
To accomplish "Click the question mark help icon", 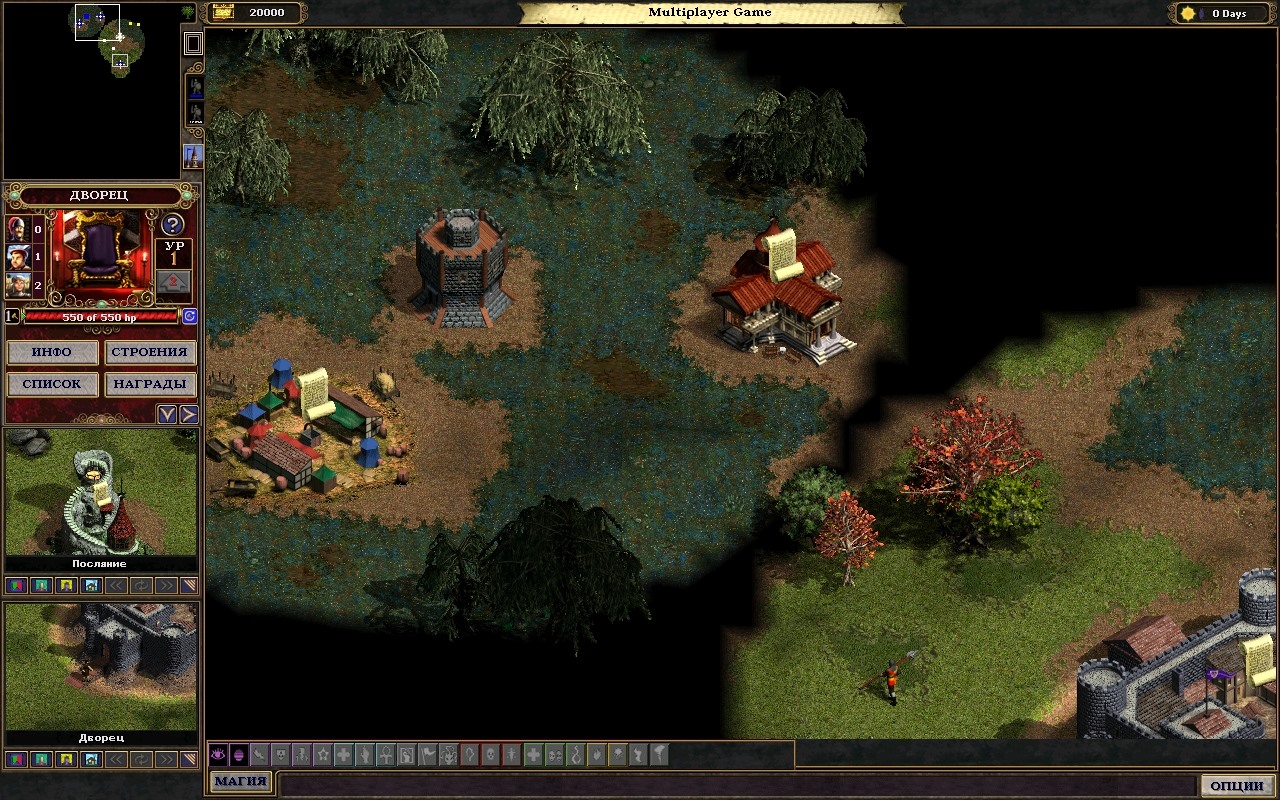I will (172, 225).
